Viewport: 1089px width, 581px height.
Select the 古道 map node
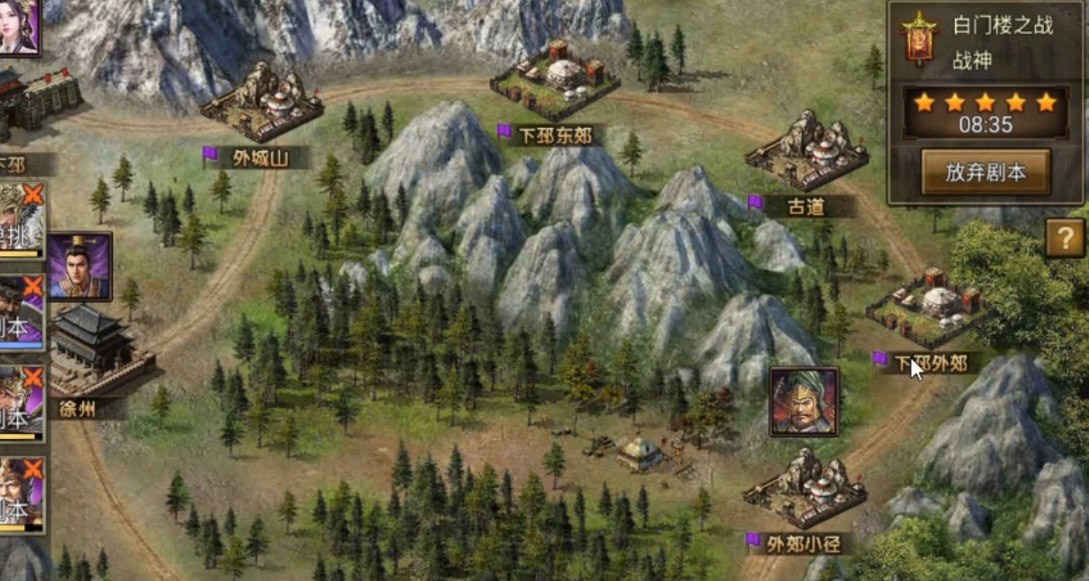pos(806,150)
